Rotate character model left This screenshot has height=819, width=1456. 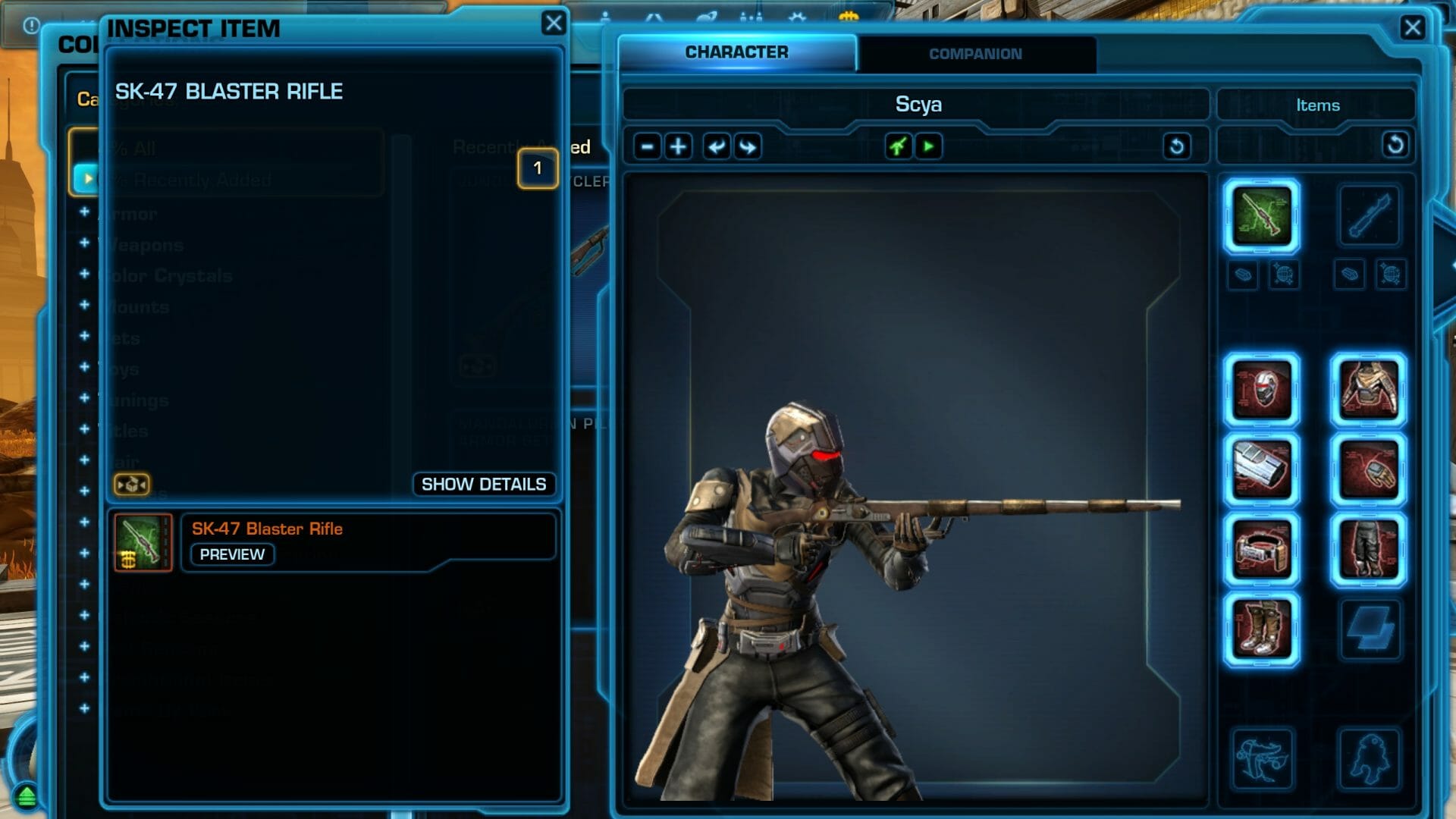pos(716,146)
